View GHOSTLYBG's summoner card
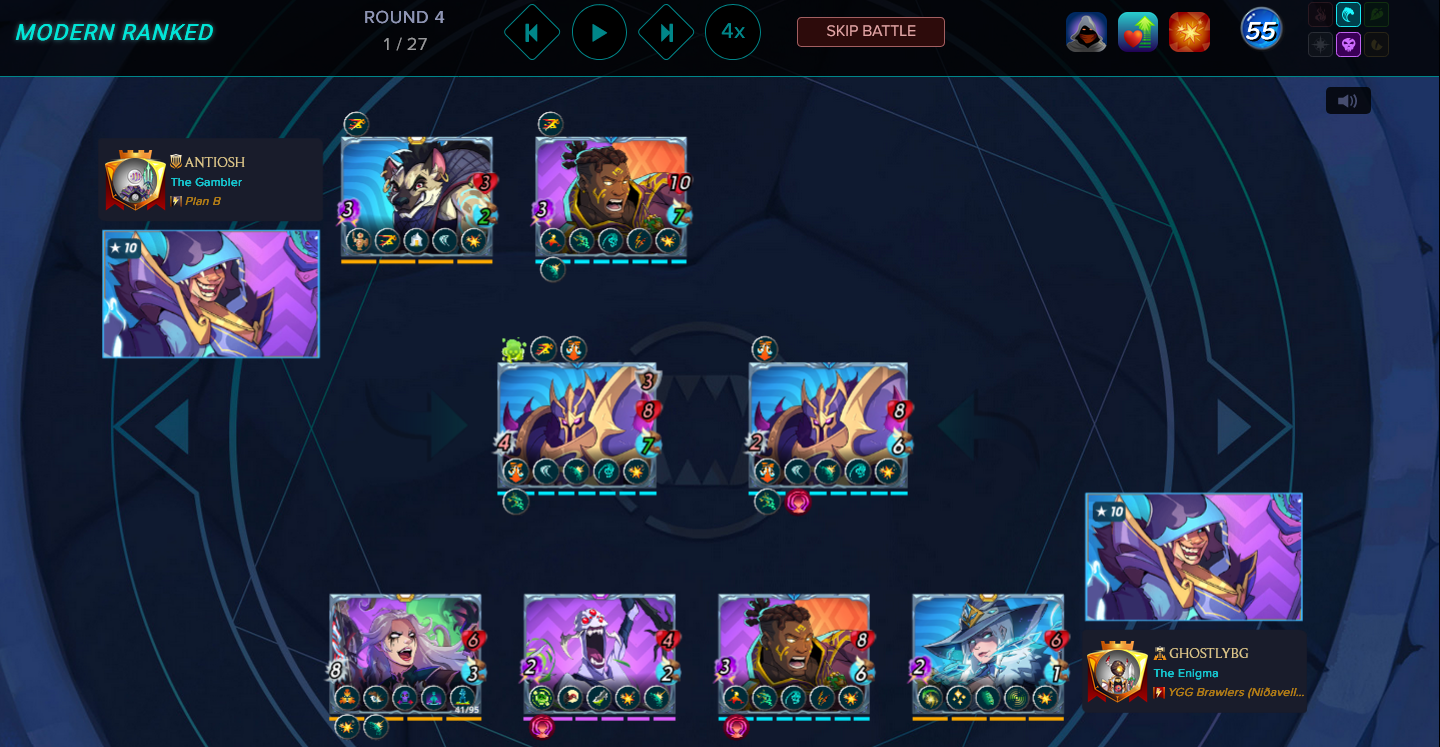1440x747 pixels. click(x=1194, y=557)
